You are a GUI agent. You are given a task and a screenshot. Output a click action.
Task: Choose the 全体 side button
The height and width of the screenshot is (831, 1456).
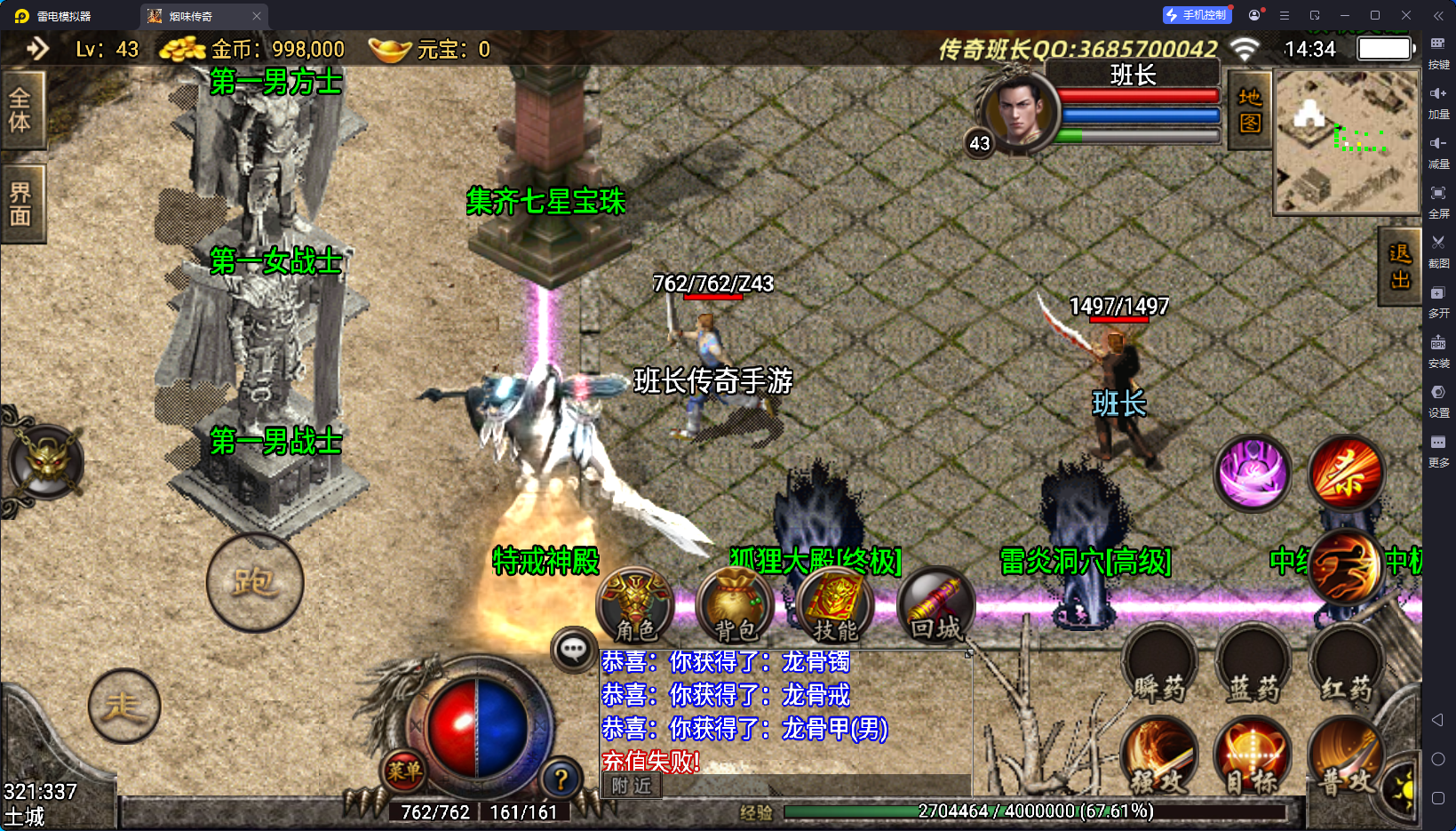point(20,110)
